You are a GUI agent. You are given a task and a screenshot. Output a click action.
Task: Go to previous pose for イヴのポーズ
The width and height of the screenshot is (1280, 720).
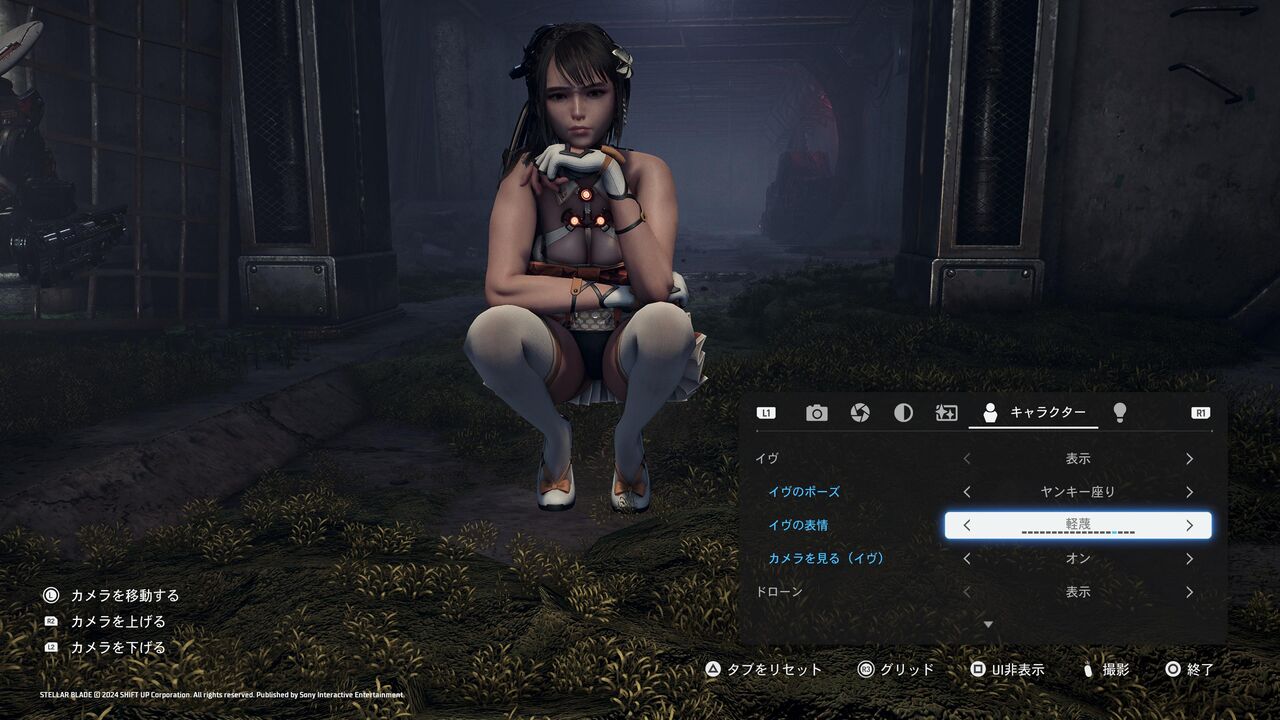click(967, 492)
